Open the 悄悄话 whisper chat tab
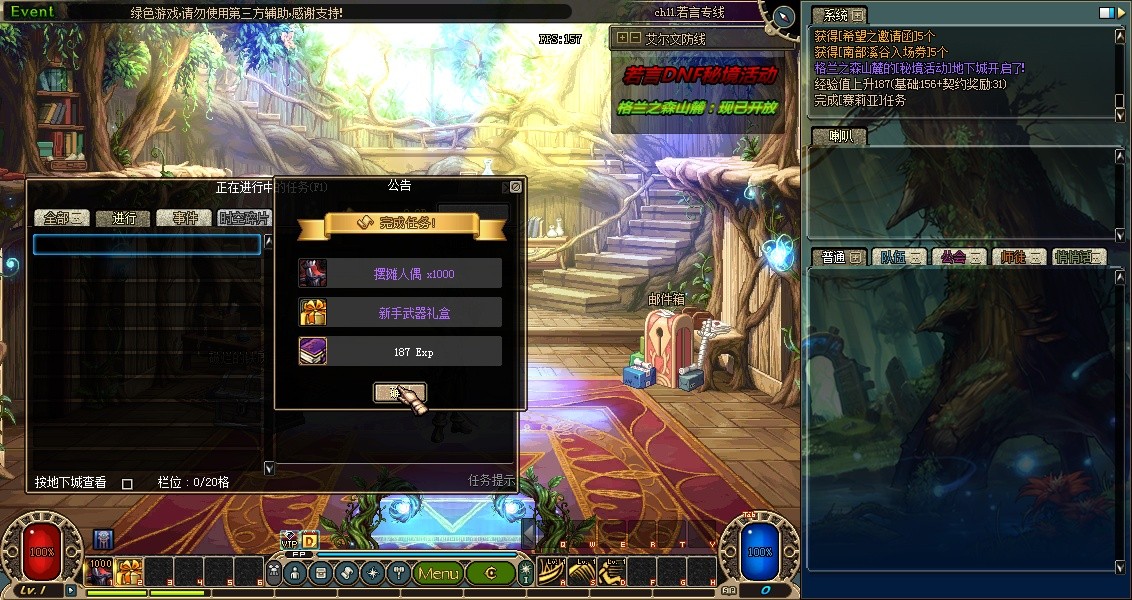1132x600 pixels. coord(1078,257)
